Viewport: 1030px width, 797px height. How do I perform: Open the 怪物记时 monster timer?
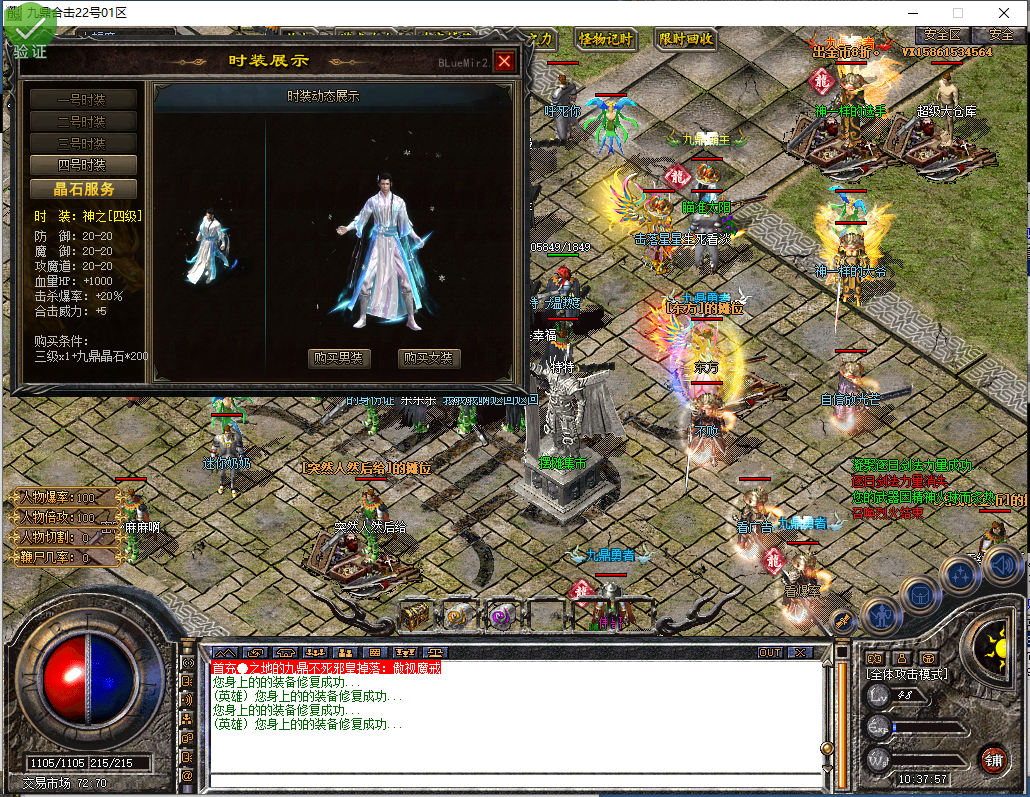606,39
